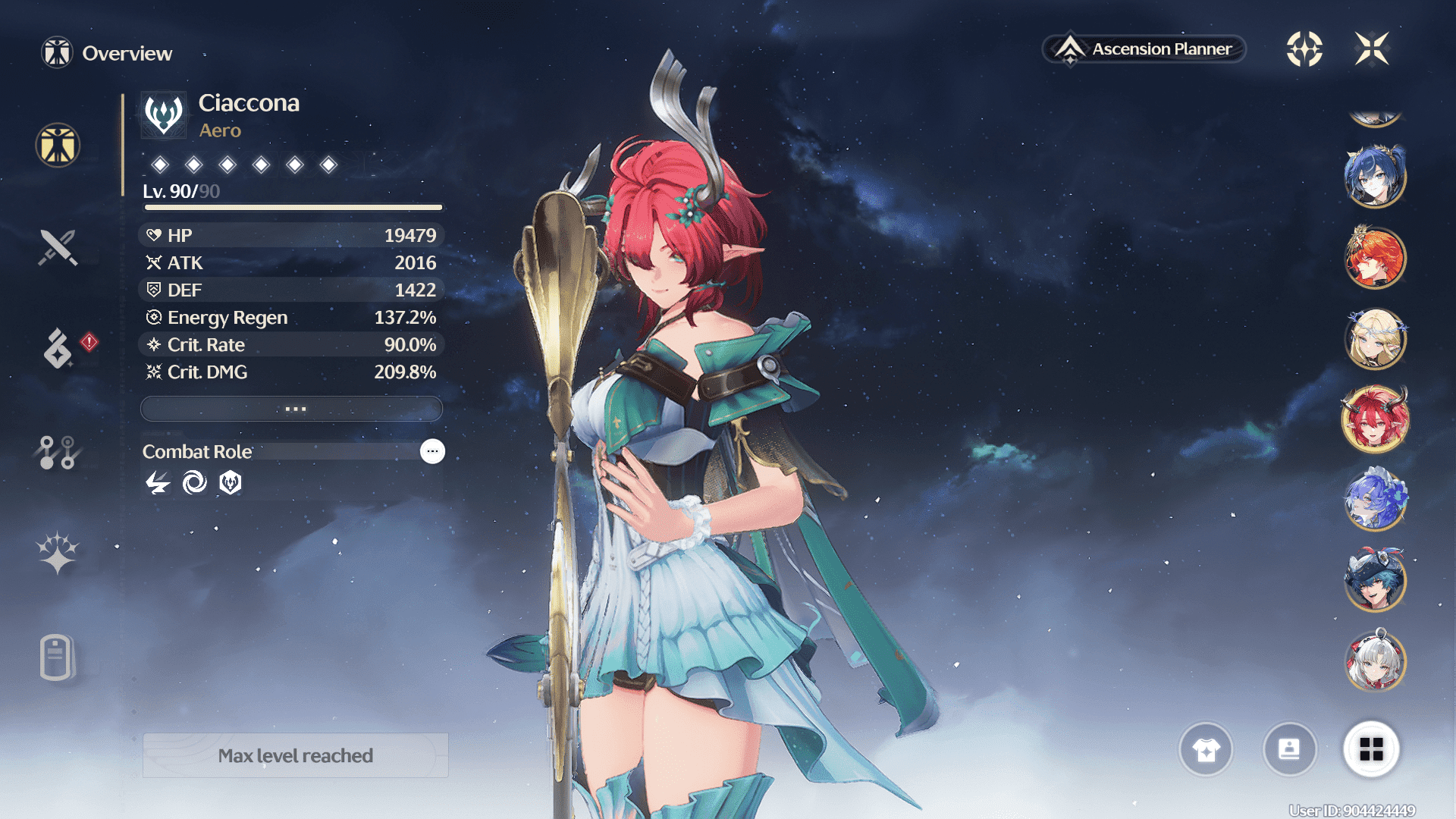Open the character grid view
Screen dimensions: 1456x819
1371,749
